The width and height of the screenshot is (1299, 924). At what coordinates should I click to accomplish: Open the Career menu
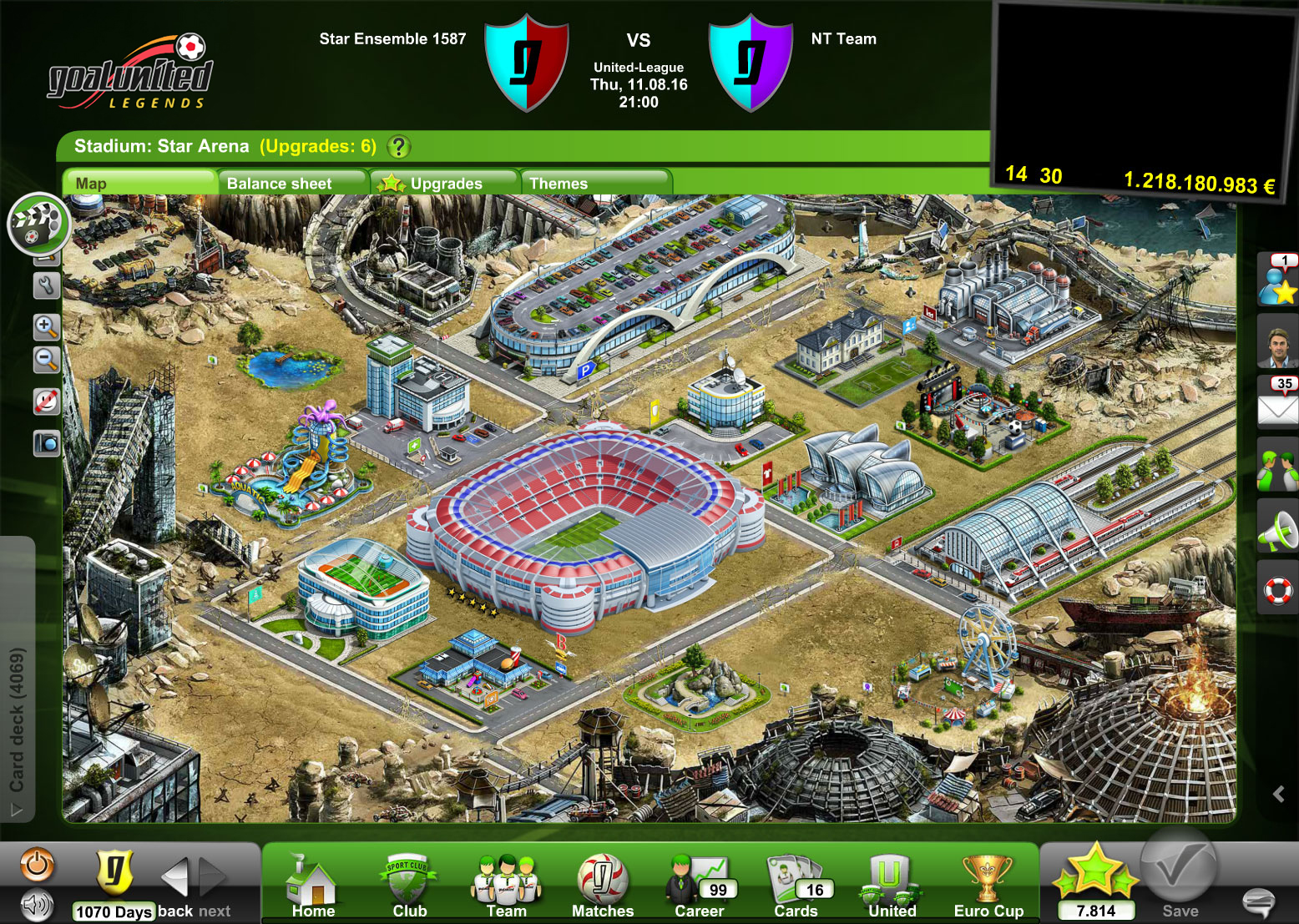(x=699, y=886)
